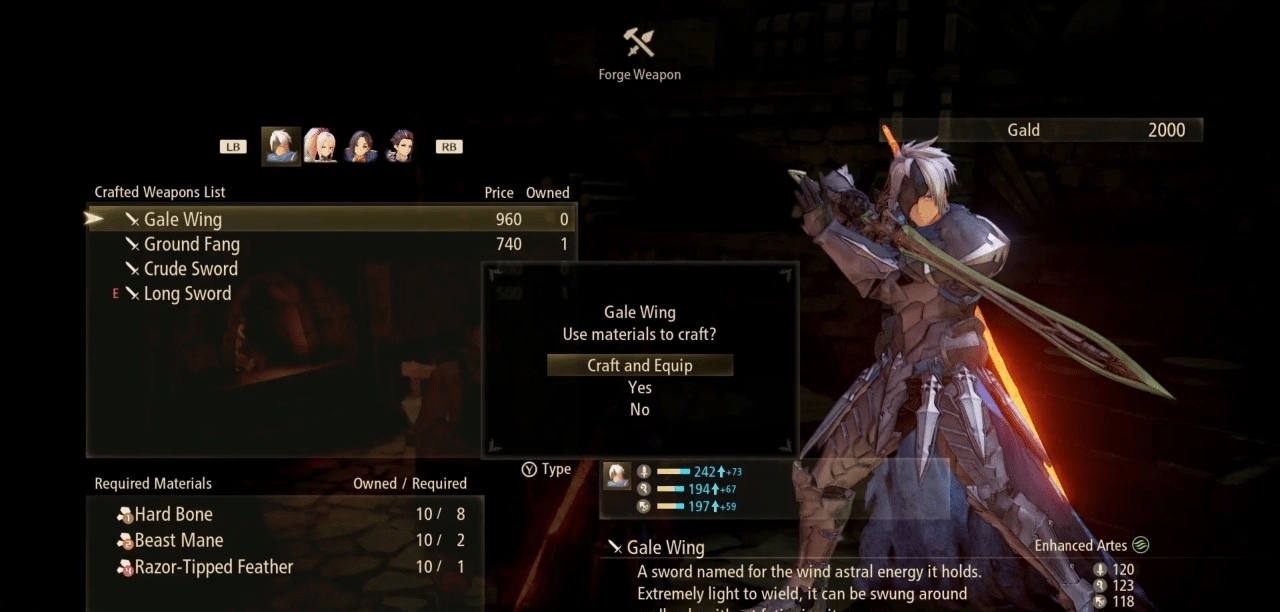
Task: Switch to the white-haired masked character portrait
Action: click(x=281, y=146)
